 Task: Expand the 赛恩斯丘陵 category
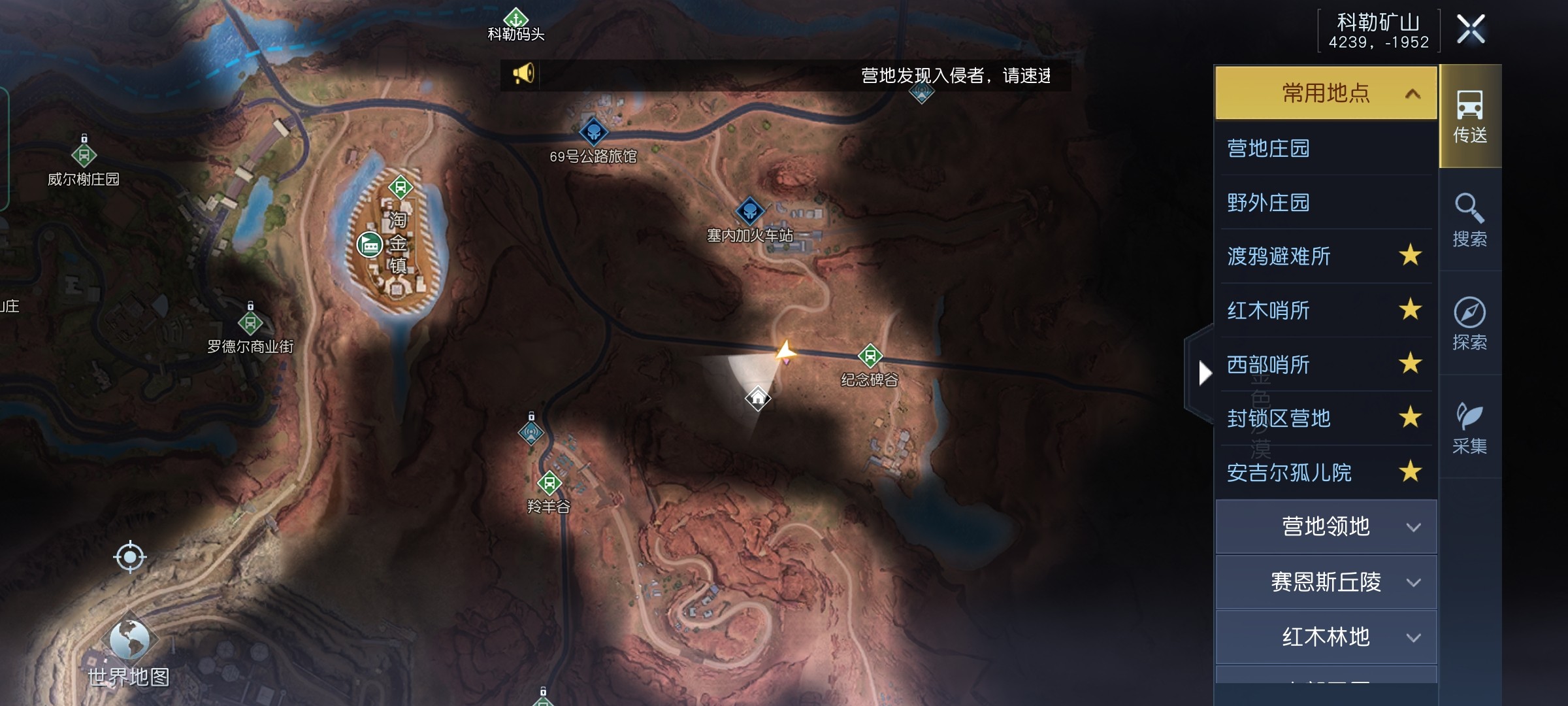(1326, 582)
